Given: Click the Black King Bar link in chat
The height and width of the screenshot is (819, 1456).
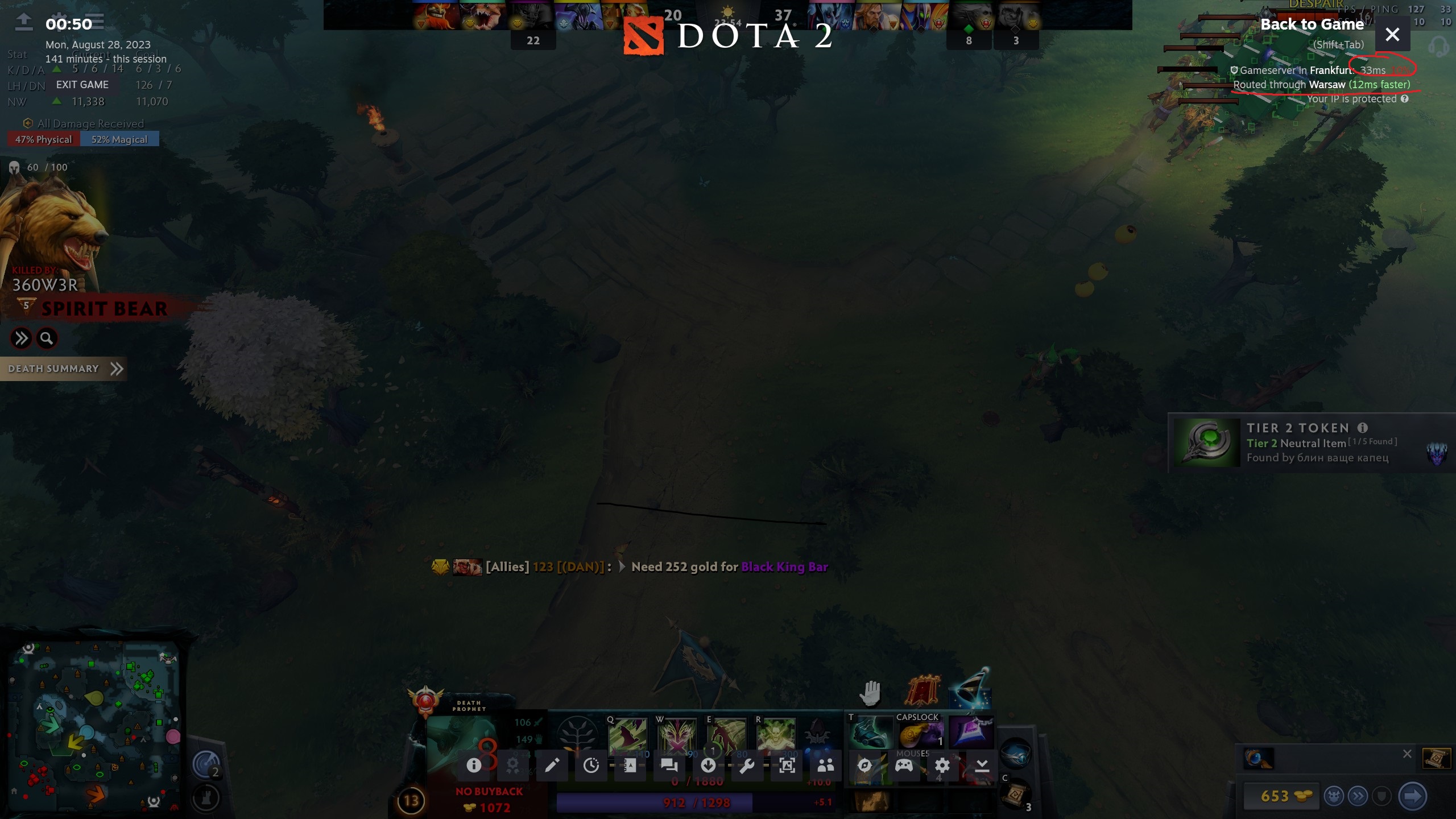Looking at the screenshot, I should [x=784, y=567].
